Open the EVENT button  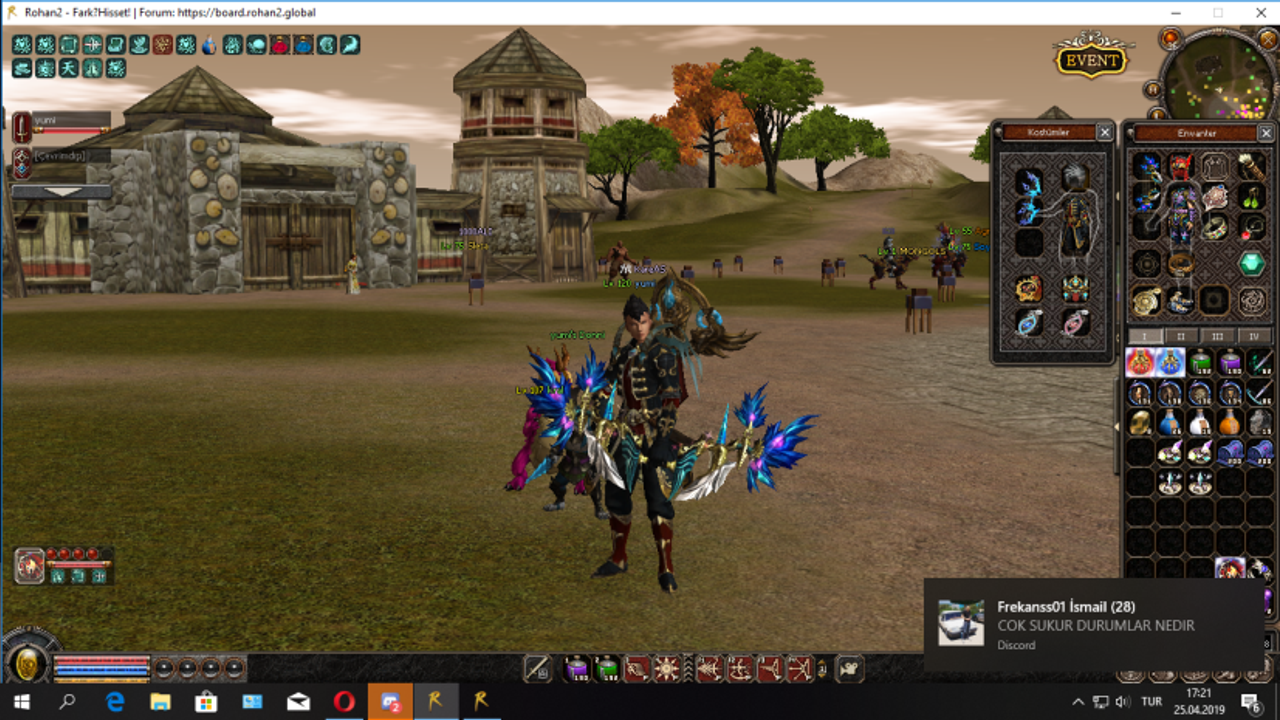click(x=1091, y=60)
